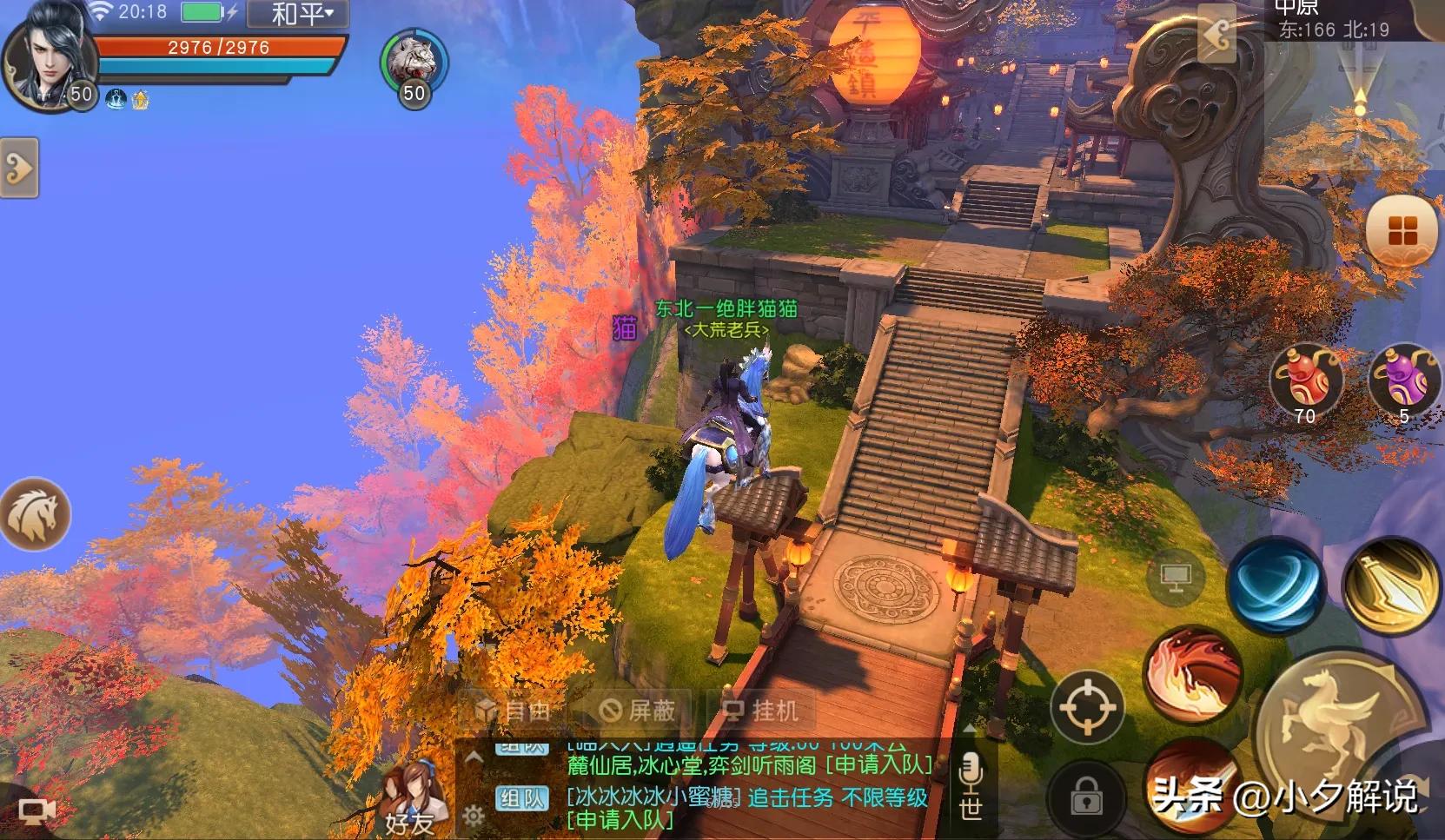This screenshot has height=840, width=1445.
Task: Open the 和平 combat mode dropdown
Action: pyautogui.click(x=298, y=14)
